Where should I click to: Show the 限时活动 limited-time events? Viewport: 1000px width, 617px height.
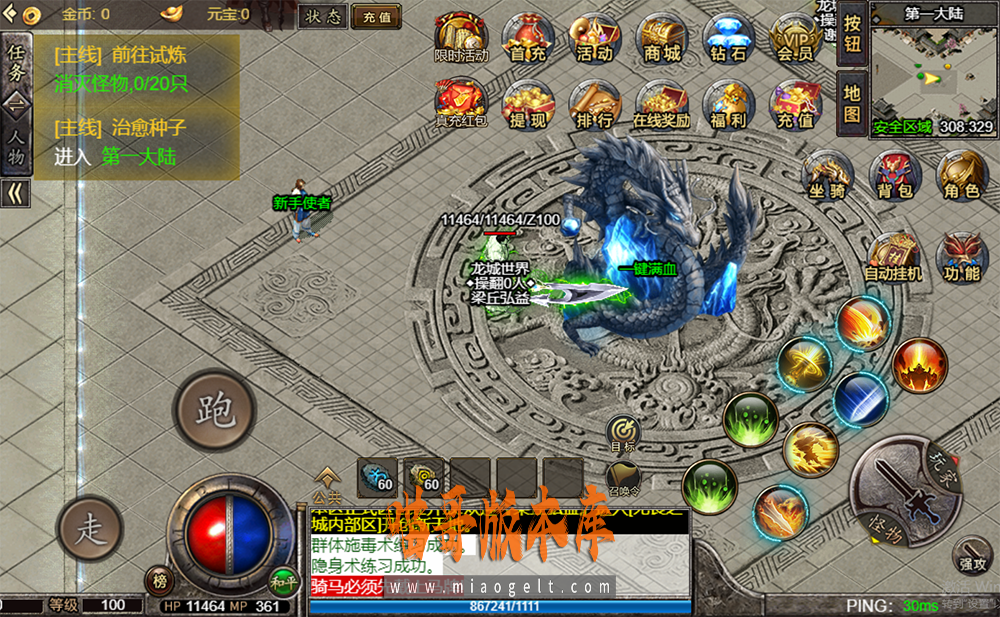[461, 40]
